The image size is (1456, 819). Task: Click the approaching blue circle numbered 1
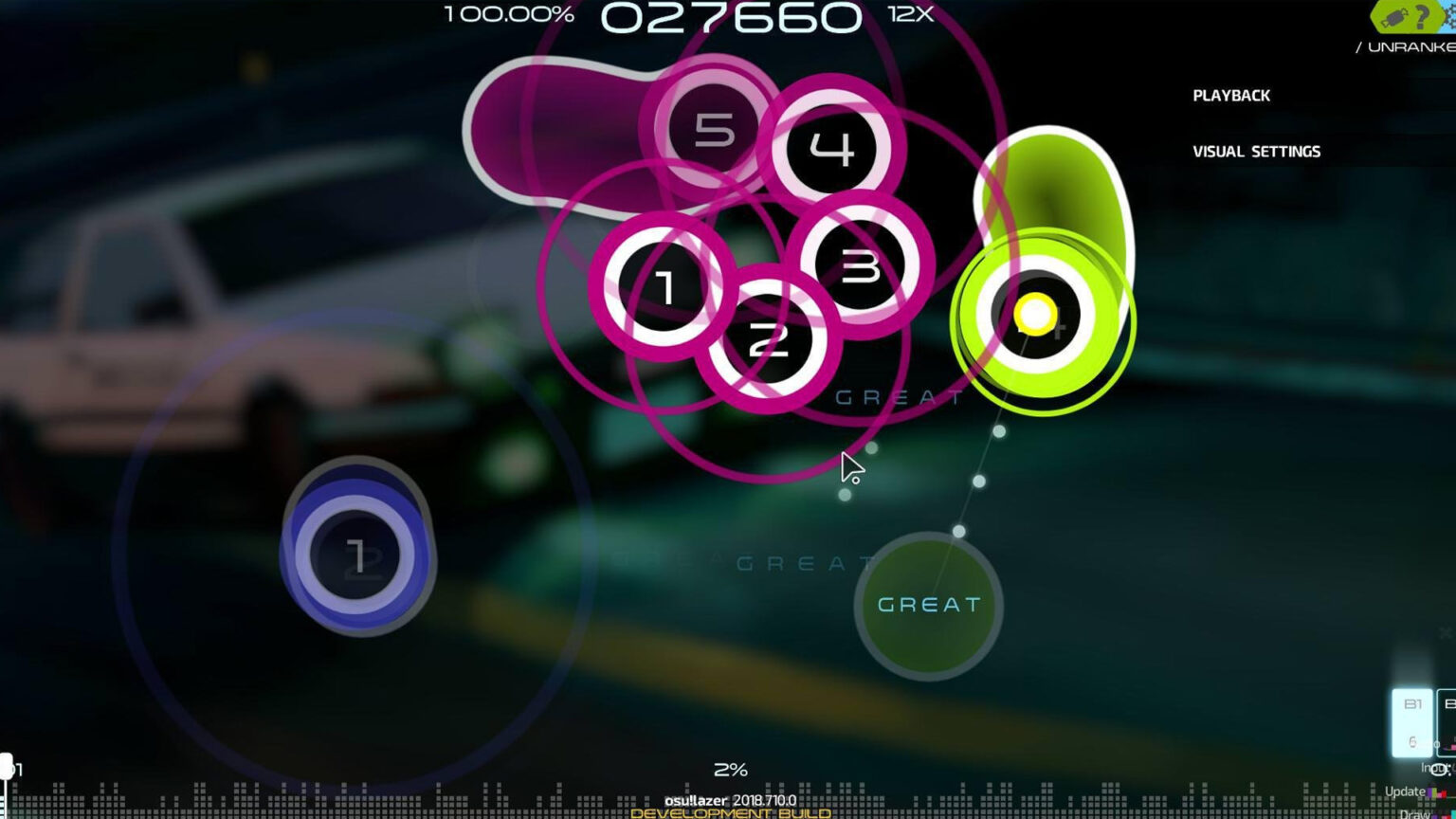[x=358, y=558]
